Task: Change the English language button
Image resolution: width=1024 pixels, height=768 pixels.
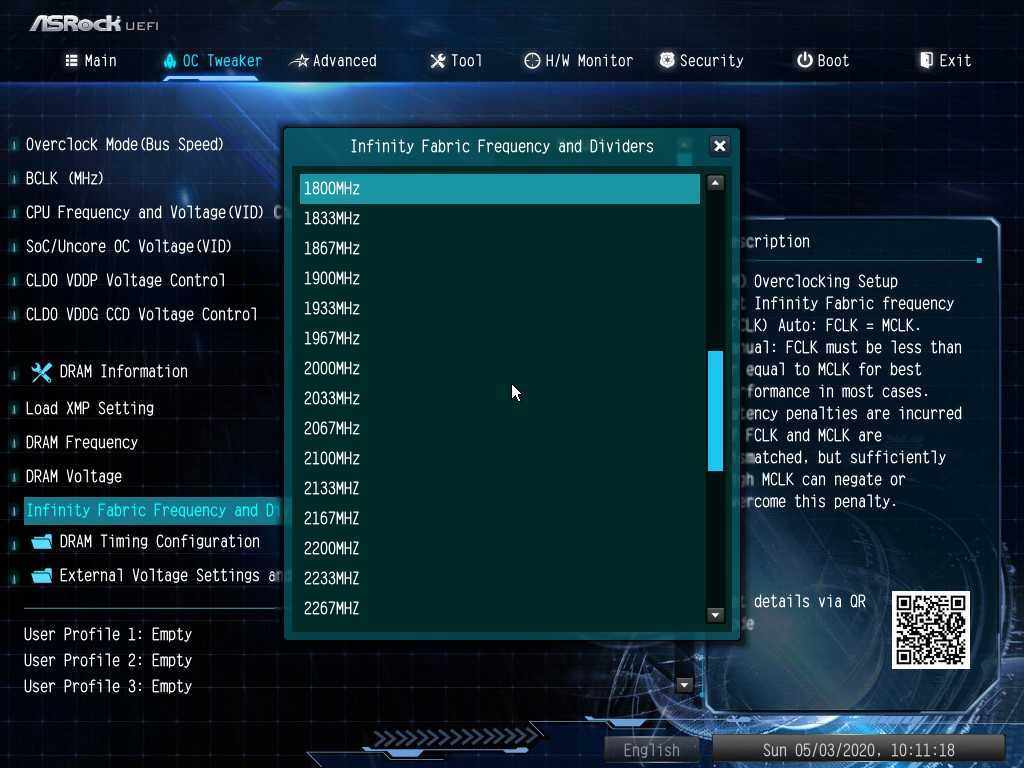Action: (x=652, y=749)
